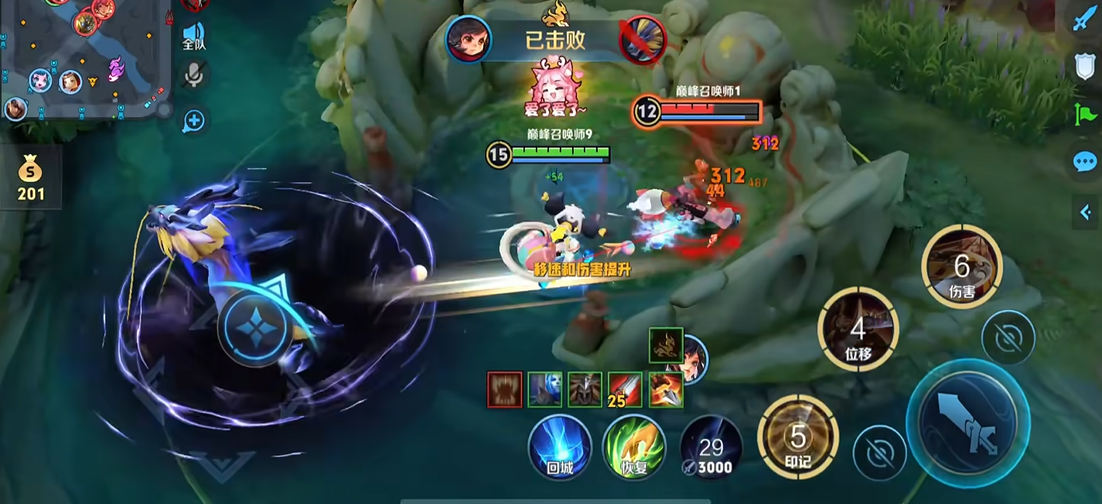This screenshot has width=1102, height=504.
Task: Send the green flag gather signal
Action: (1085, 114)
